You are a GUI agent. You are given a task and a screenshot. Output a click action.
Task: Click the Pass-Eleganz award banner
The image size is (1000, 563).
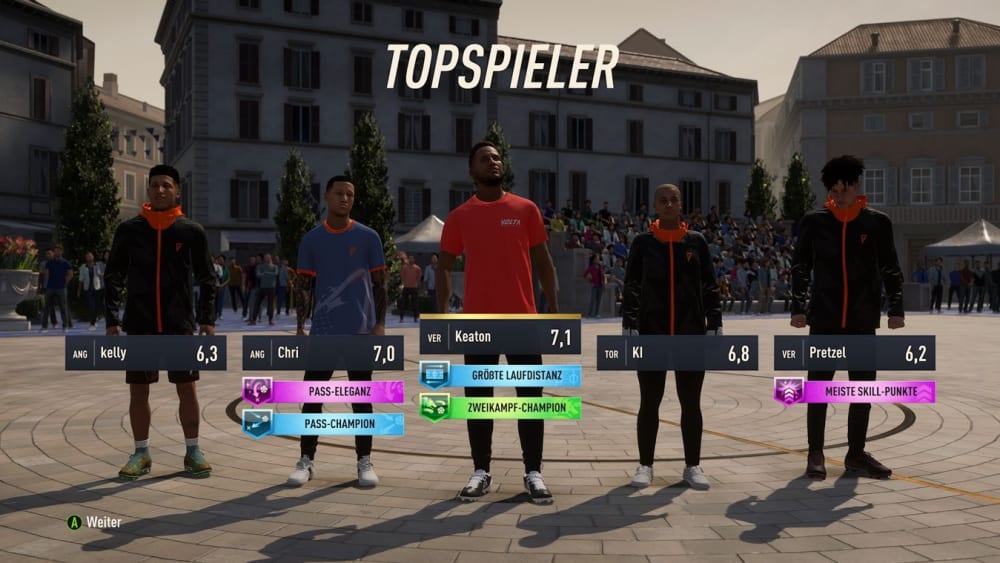pos(323,391)
